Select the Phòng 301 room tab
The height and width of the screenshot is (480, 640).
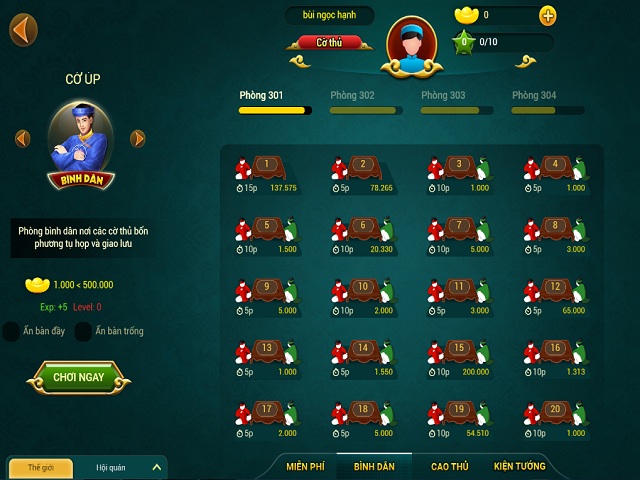tap(261, 96)
